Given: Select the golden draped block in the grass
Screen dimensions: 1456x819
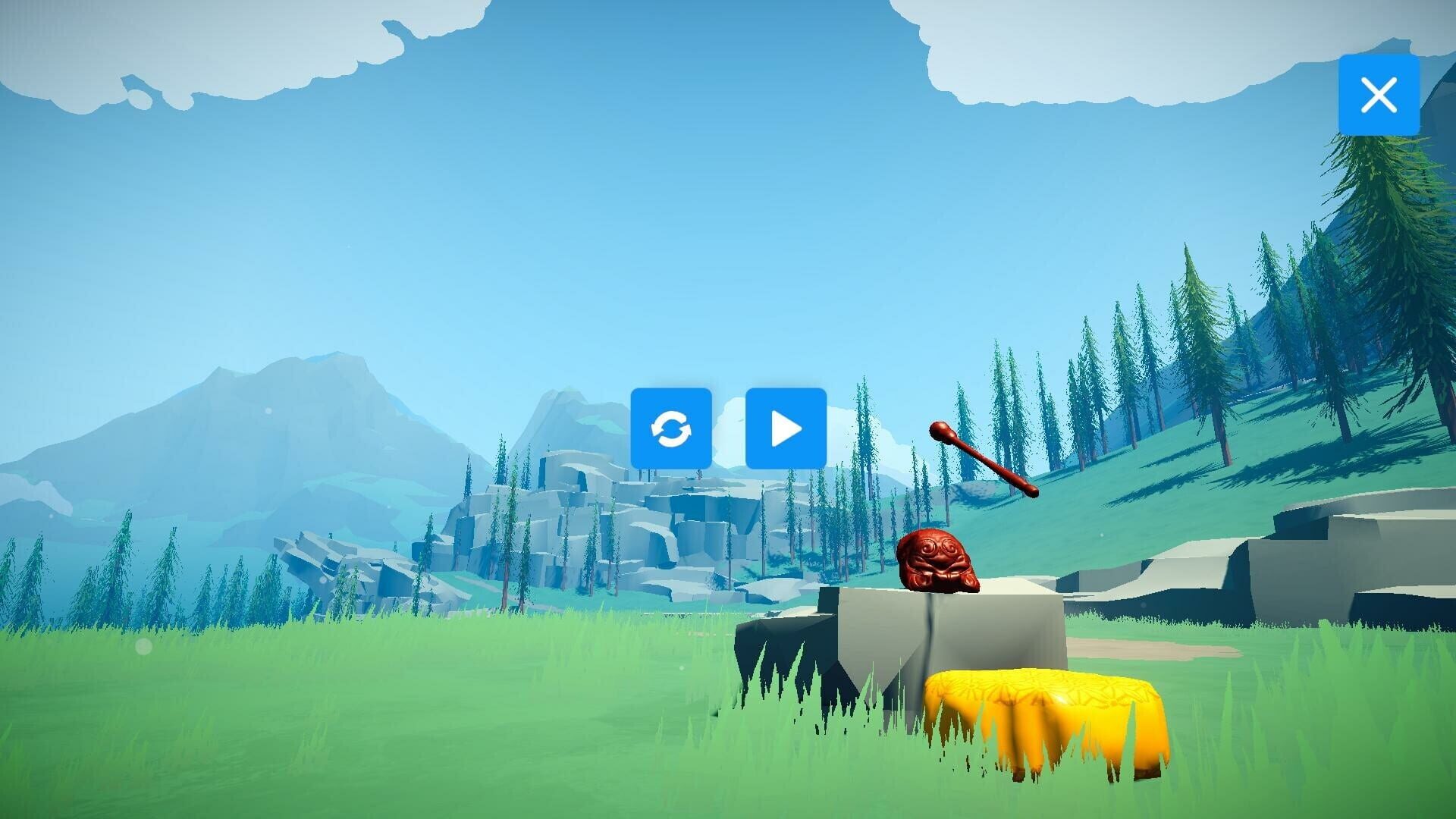Looking at the screenshot, I should (x=1039, y=720).
